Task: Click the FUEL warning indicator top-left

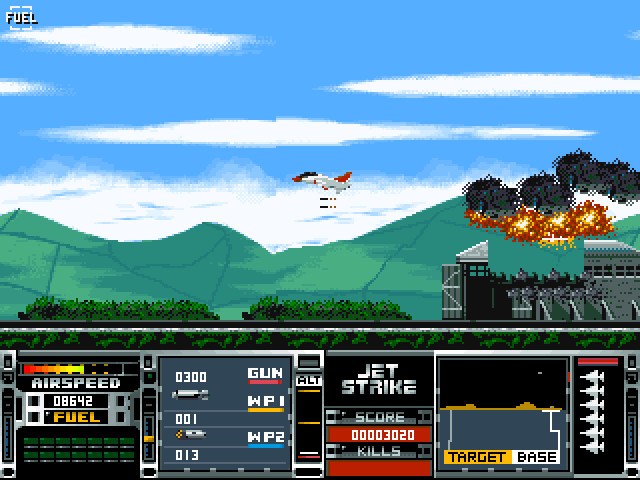Action: (x=20, y=17)
